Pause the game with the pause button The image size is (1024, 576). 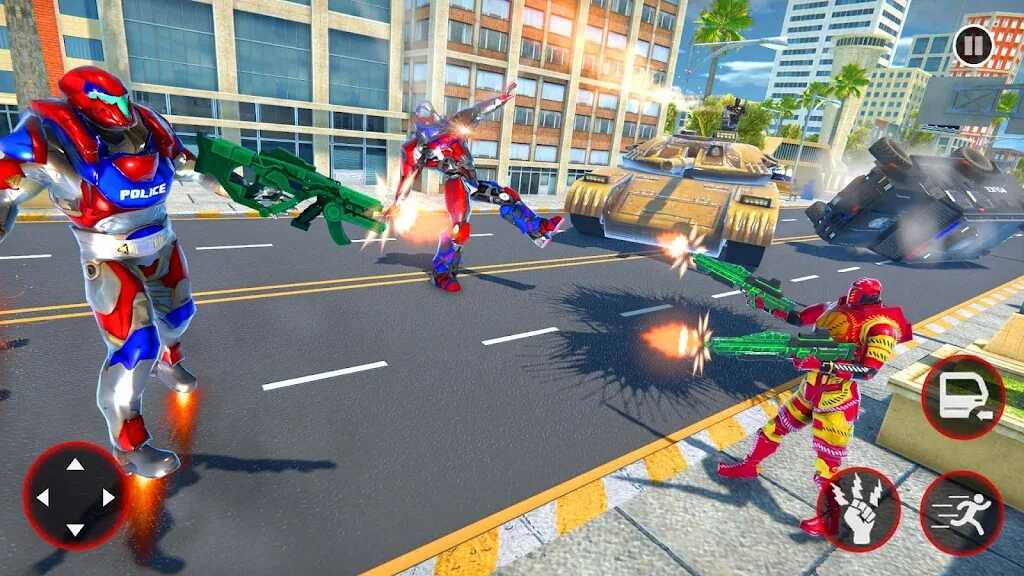972,45
